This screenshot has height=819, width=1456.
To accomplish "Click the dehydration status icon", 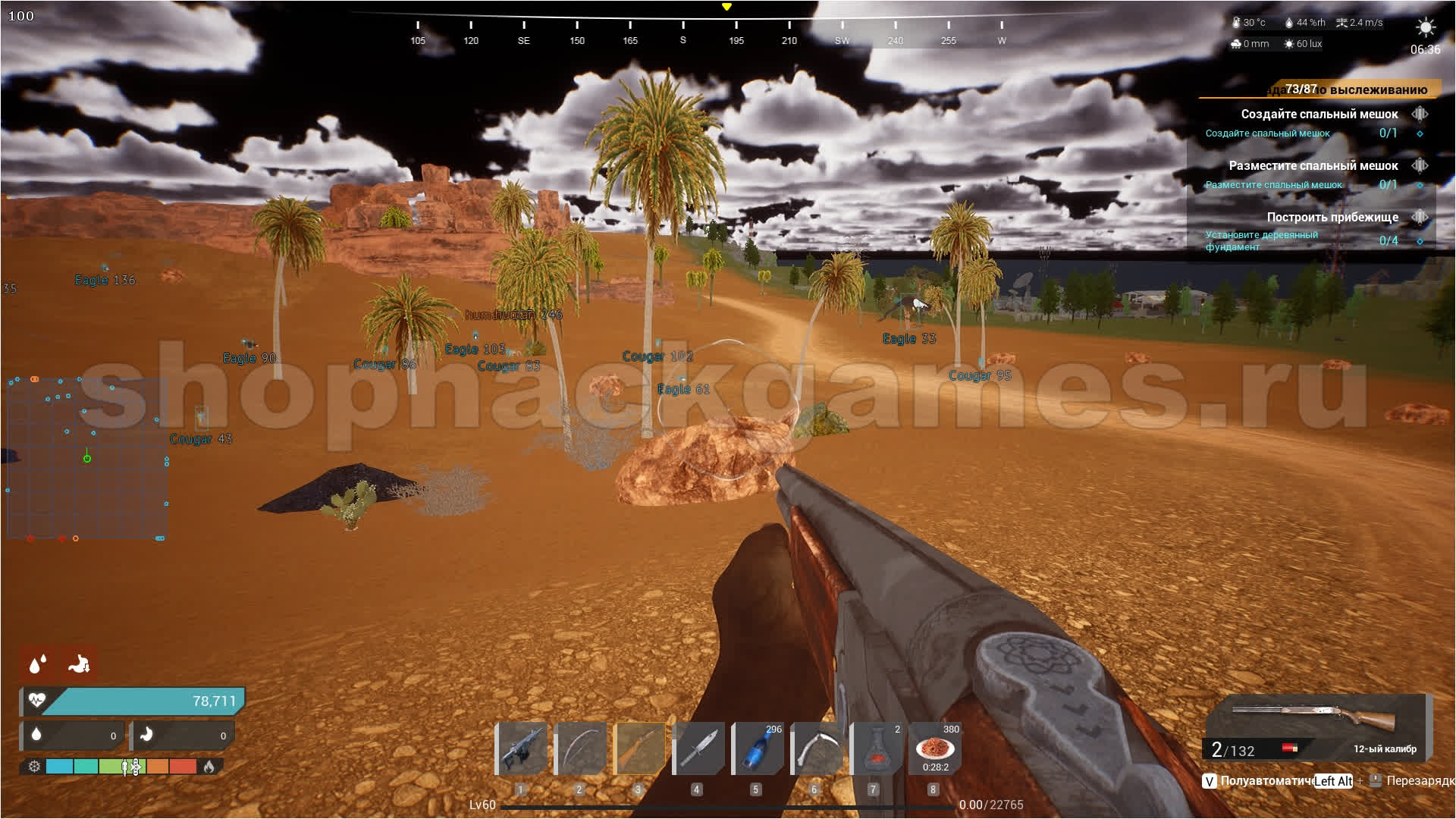I will (37, 664).
